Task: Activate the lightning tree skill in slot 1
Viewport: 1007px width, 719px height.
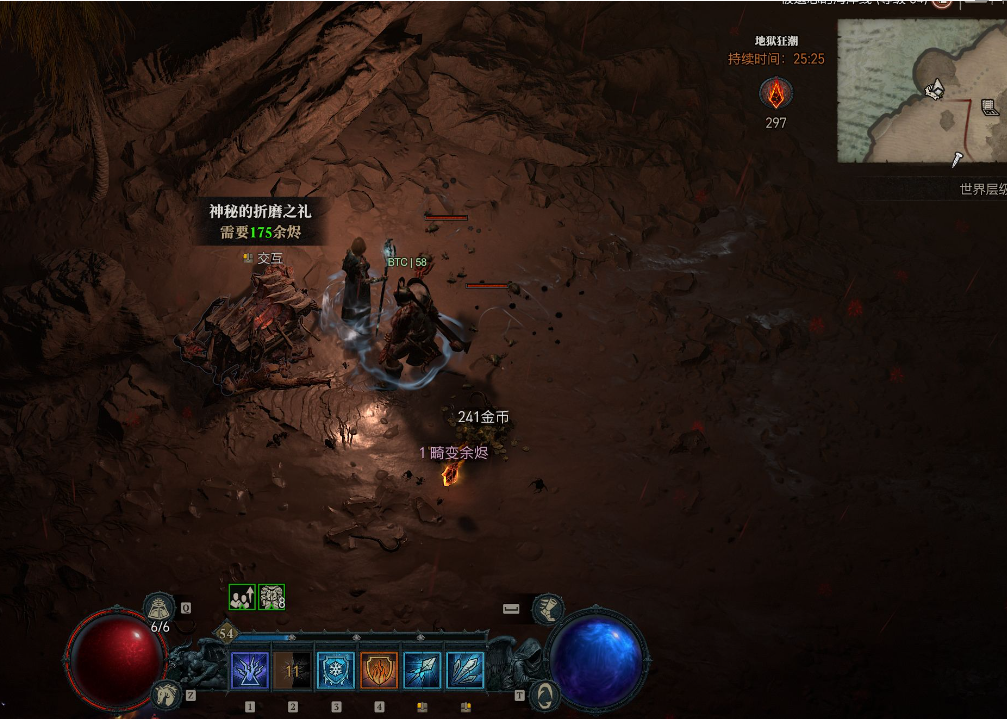Action: (x=249, y=670)
